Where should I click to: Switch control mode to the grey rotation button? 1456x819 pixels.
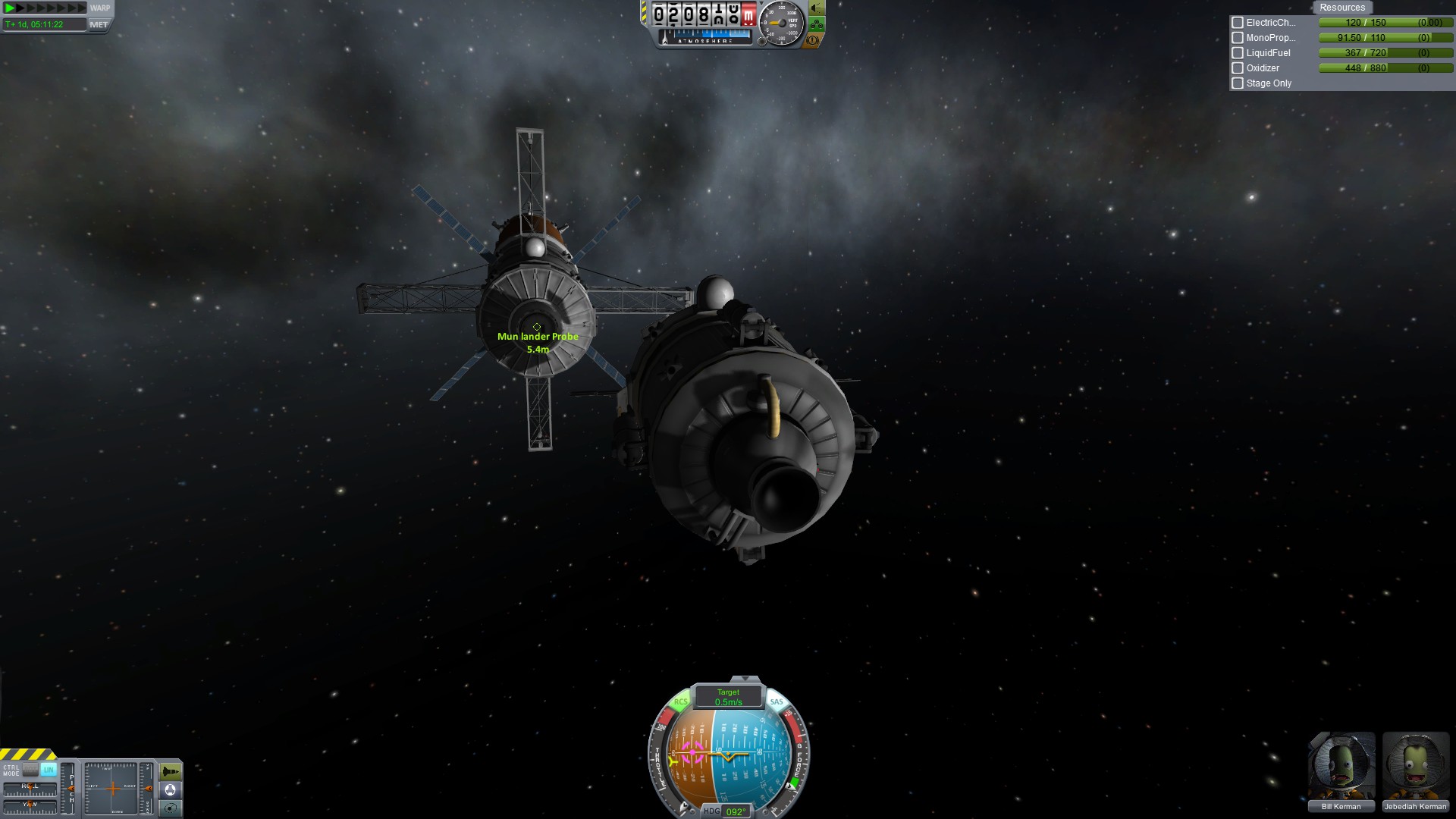[30, 770]
